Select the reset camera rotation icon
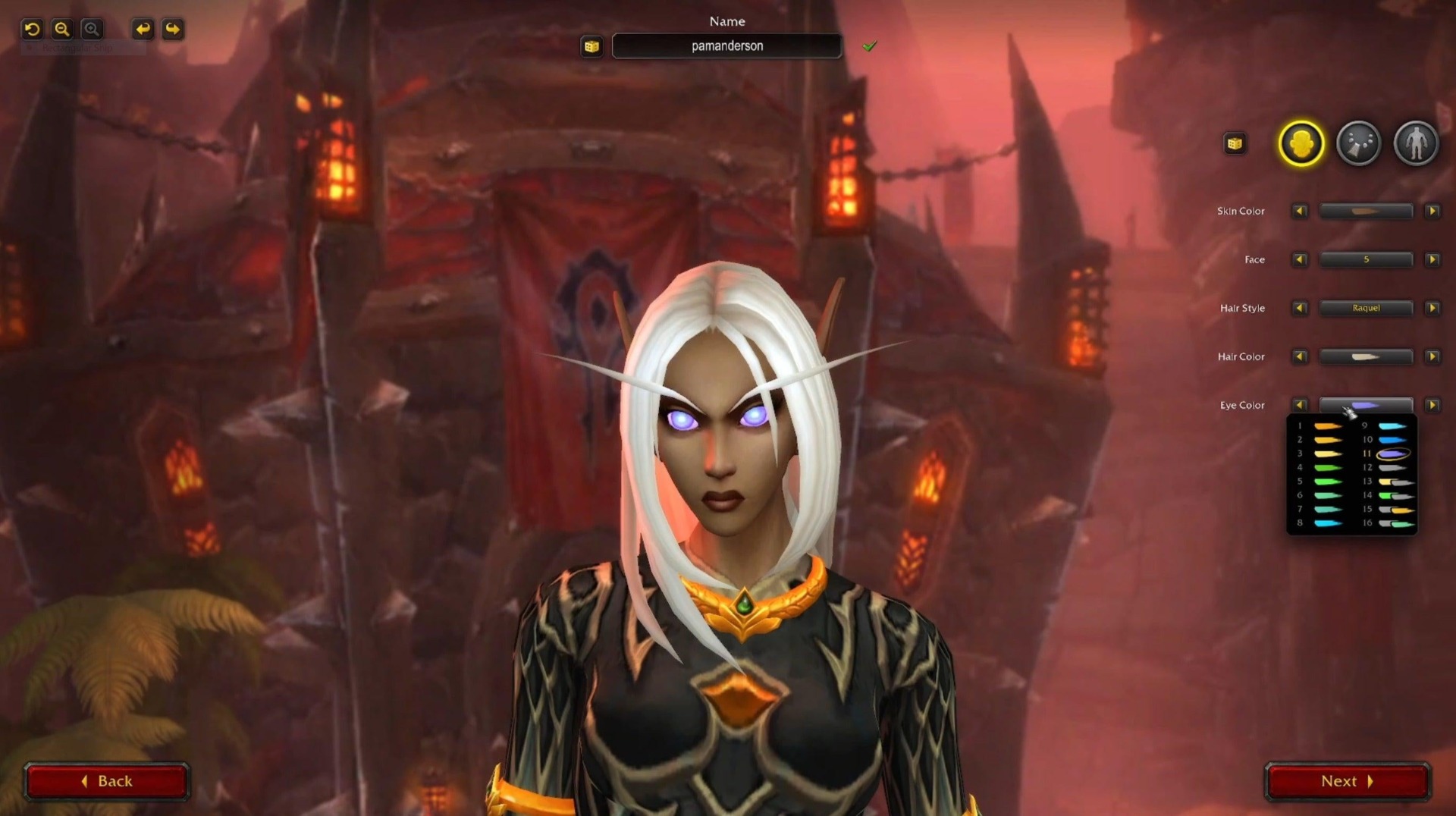Viewport: 1456px width, 816px height. 31,29
